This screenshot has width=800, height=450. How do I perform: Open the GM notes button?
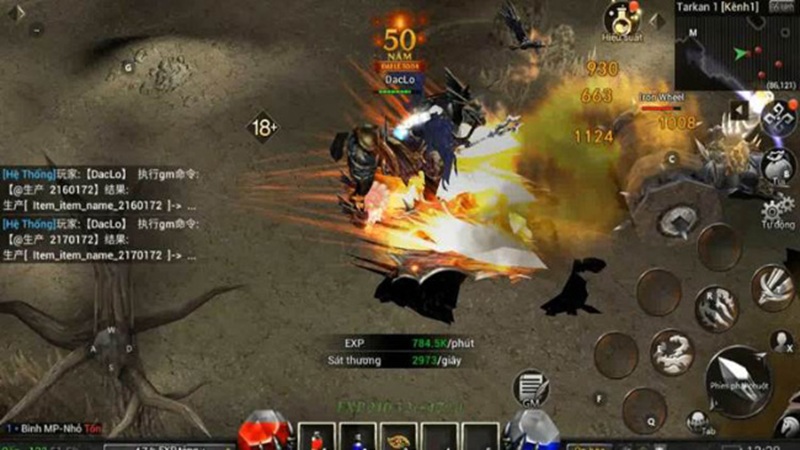point(531,389)
